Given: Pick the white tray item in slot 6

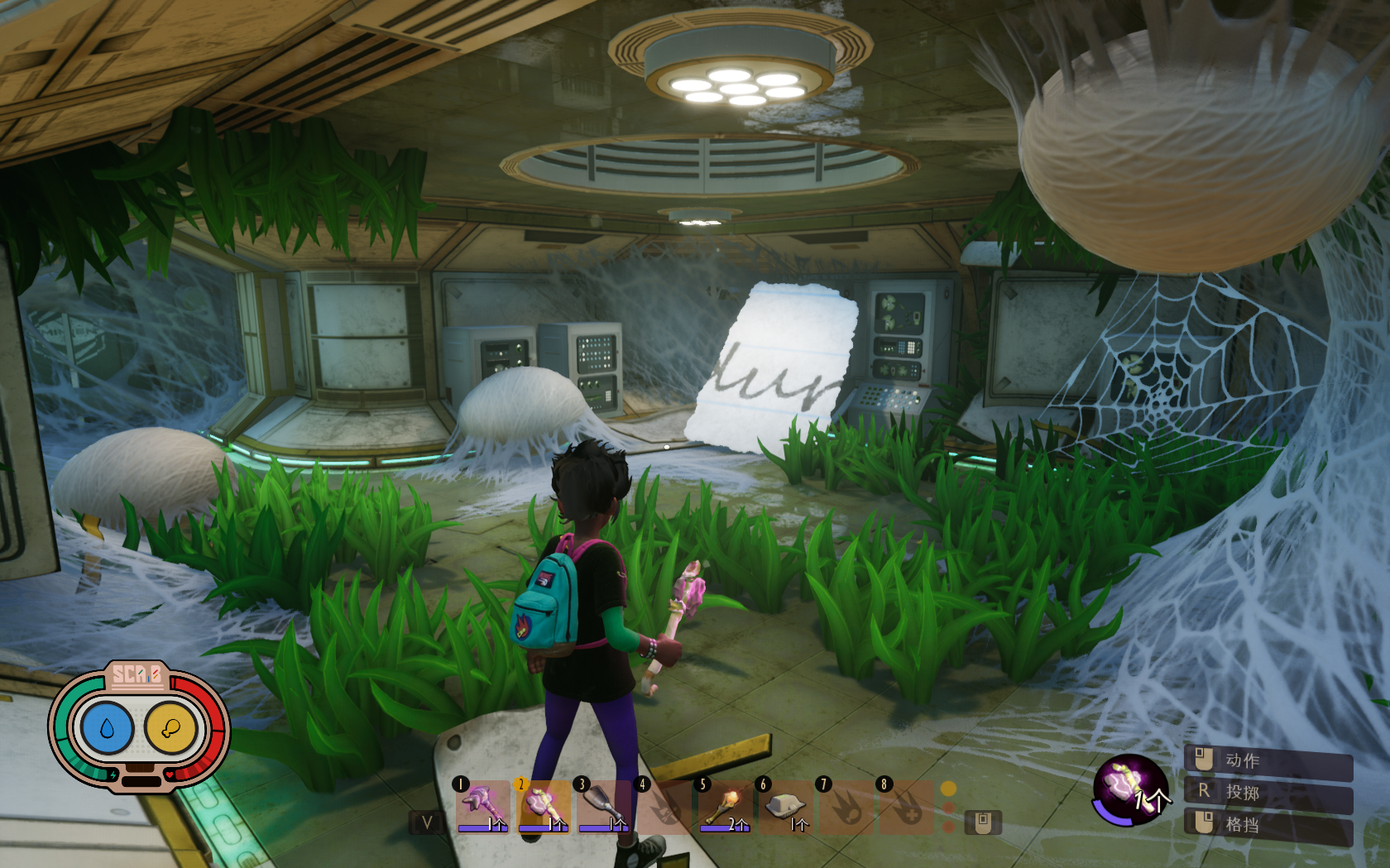Looking at the screenshot, I should (x=786, y=806).
